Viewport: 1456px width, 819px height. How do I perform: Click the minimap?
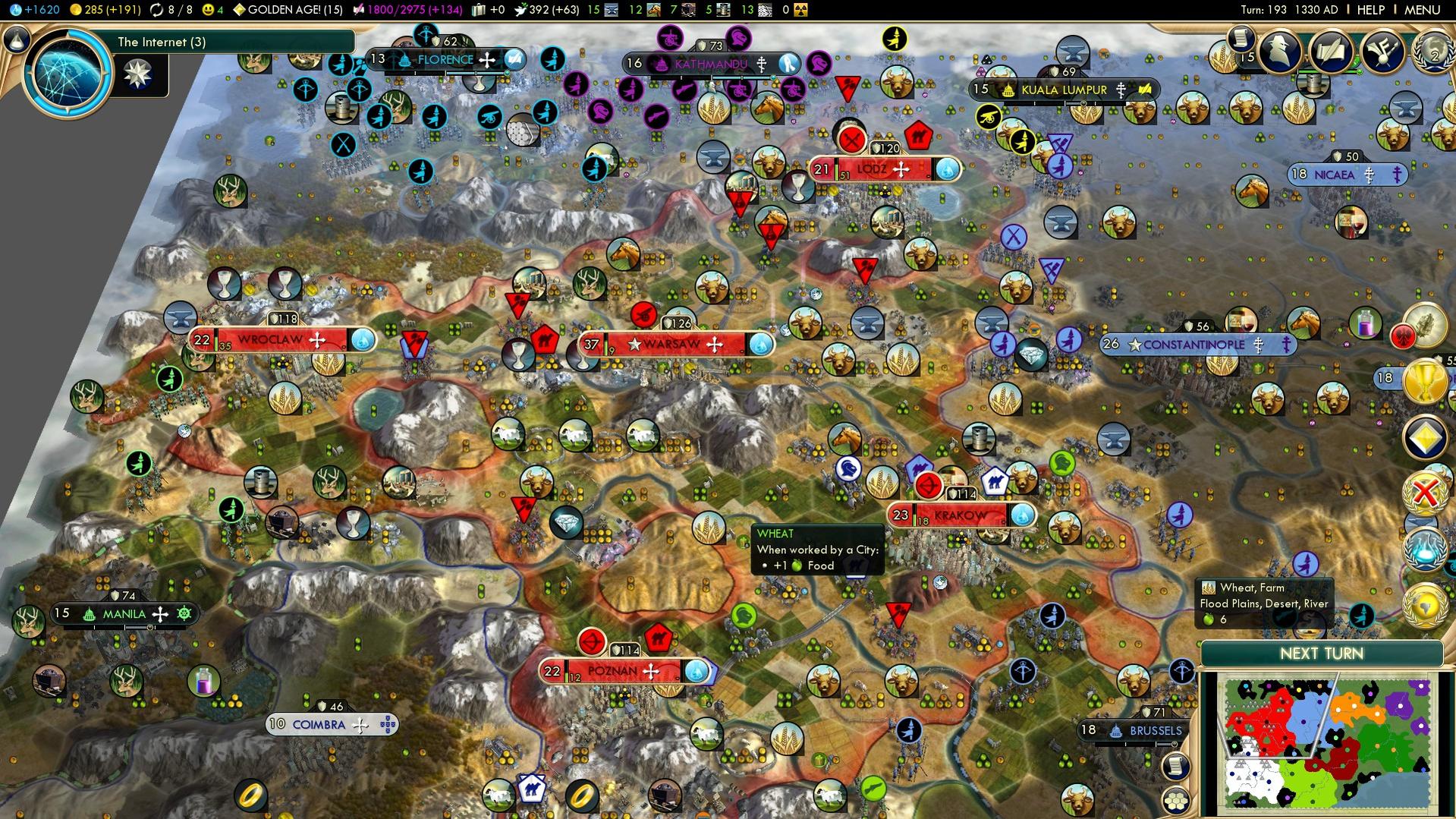click(1326, 743)
